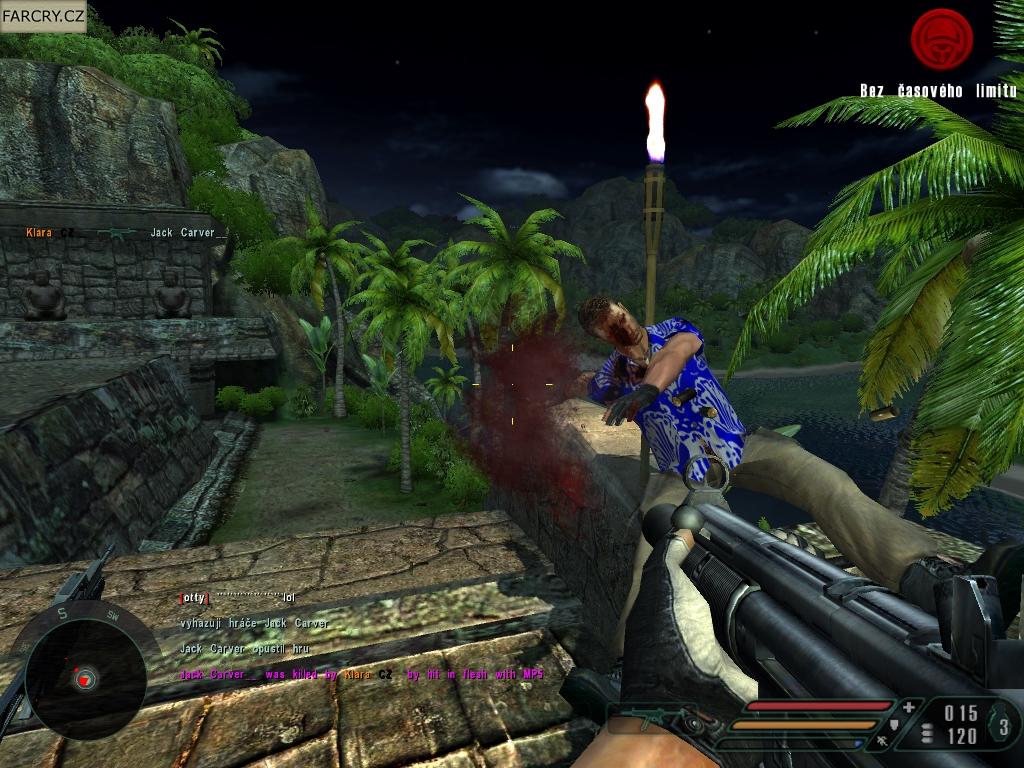Select the Klara kill feed entry

point(121,233)
